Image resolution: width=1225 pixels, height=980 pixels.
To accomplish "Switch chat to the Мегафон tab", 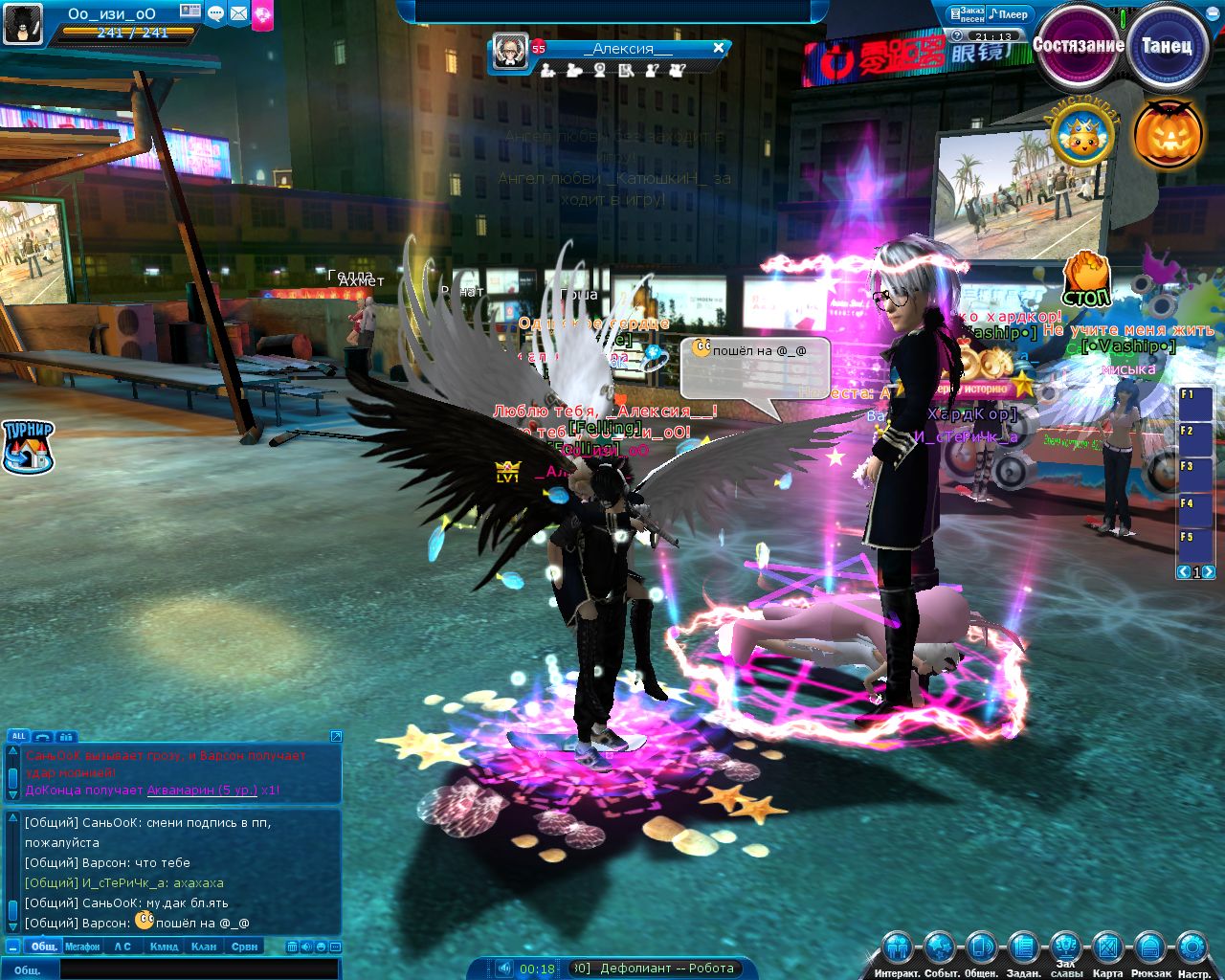I will pyautogui.click(x=82, y=947).
